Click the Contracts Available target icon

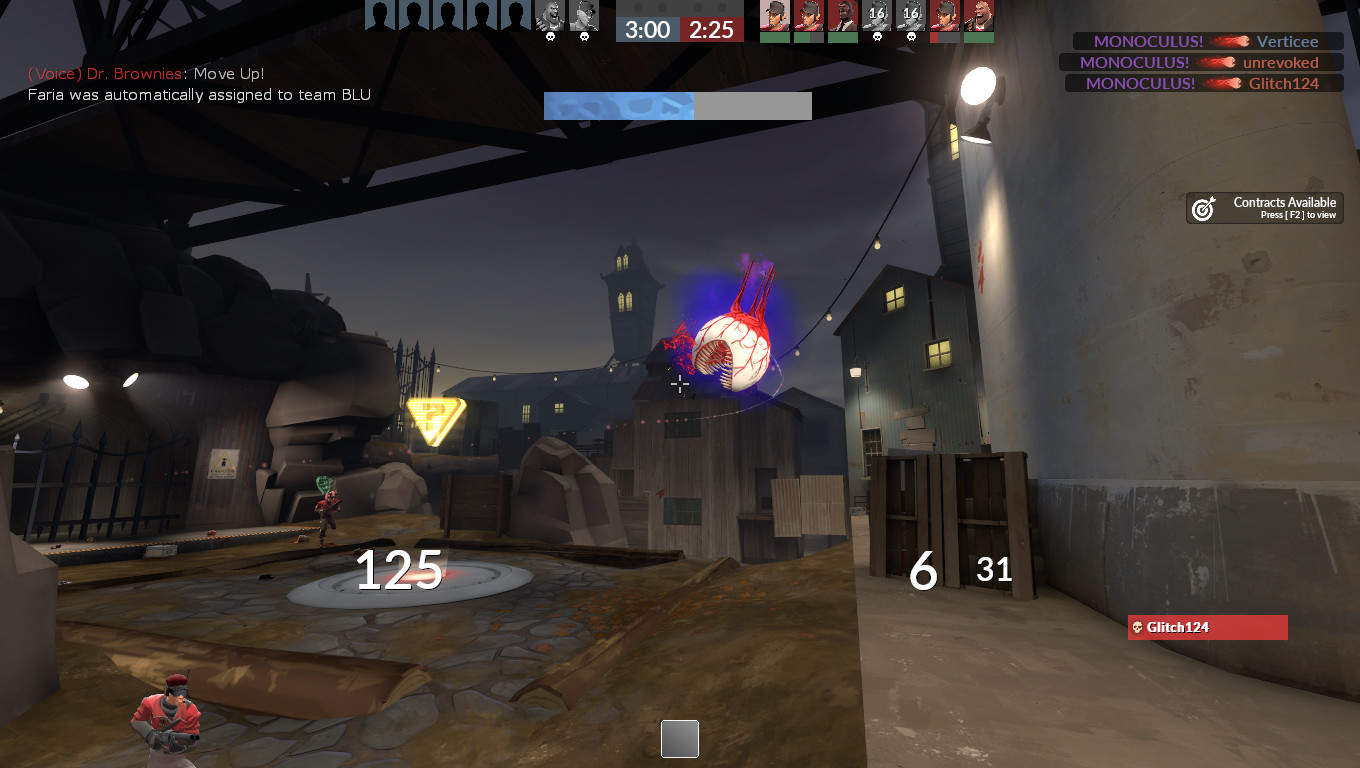(x=1203, y=207)
